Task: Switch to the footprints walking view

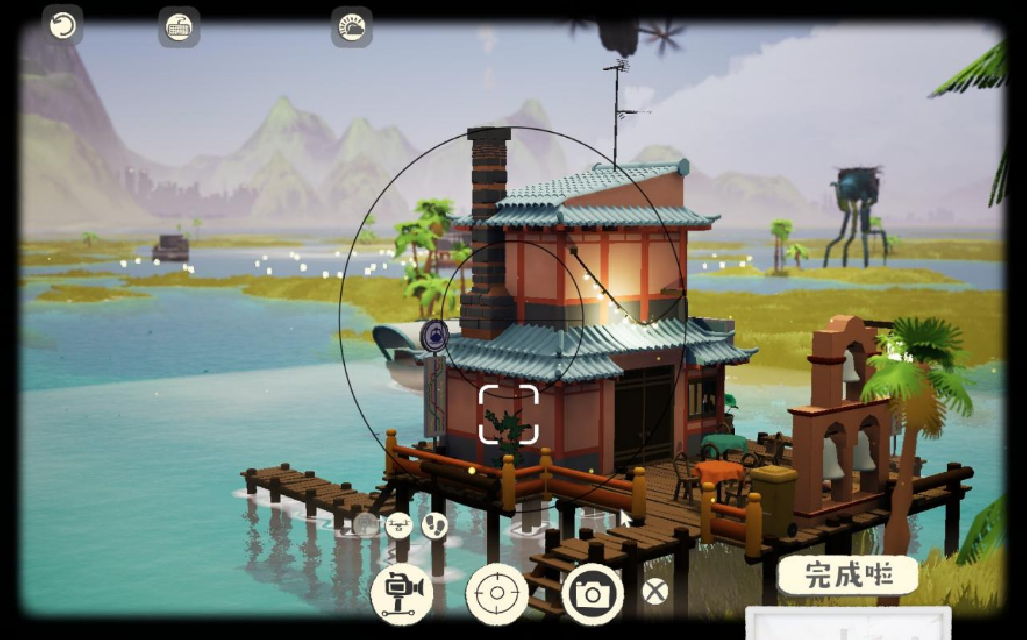Action: click(x=434, y=524)
